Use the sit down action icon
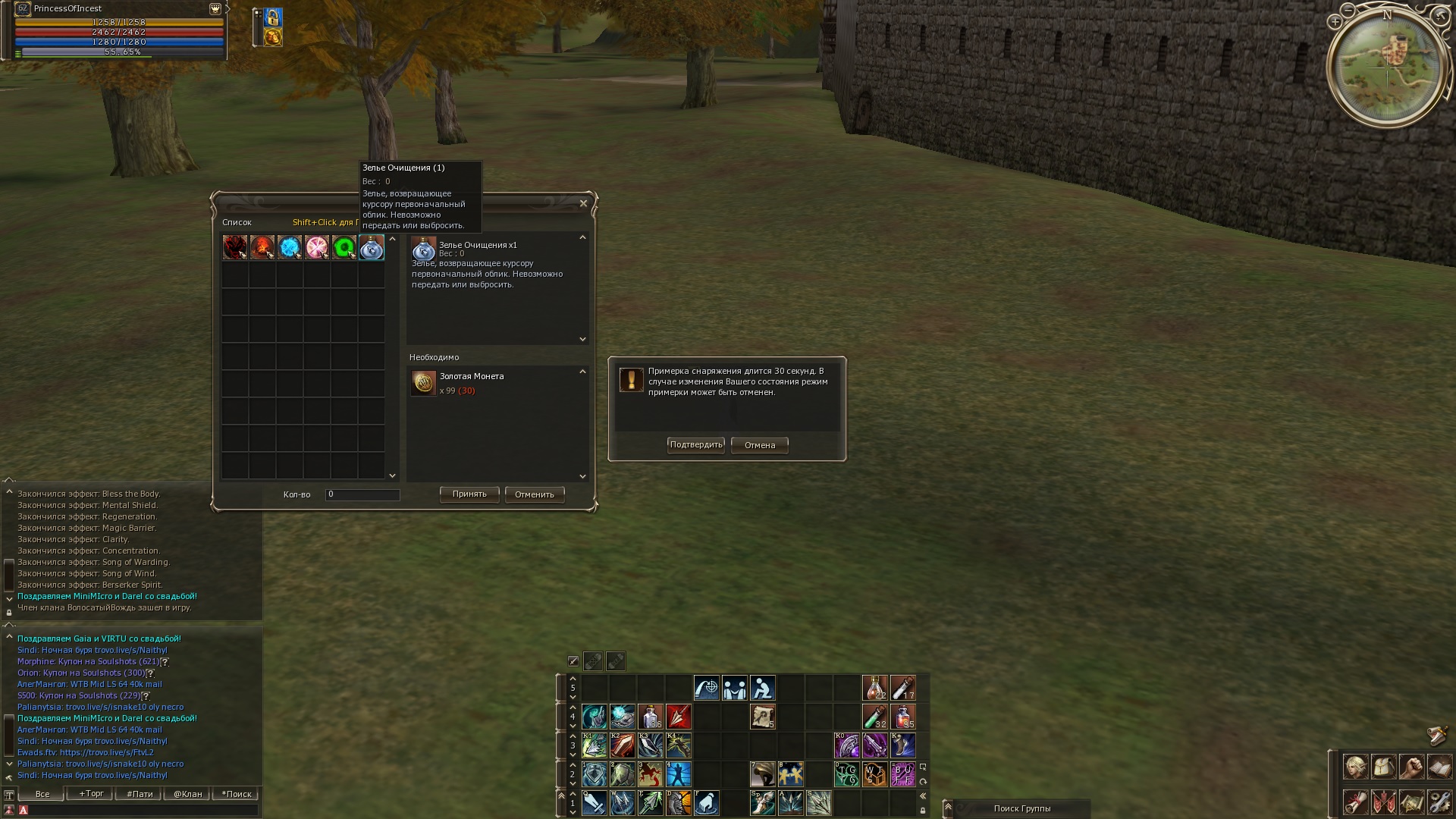1456x819 pixels. [x=762, y=688]
